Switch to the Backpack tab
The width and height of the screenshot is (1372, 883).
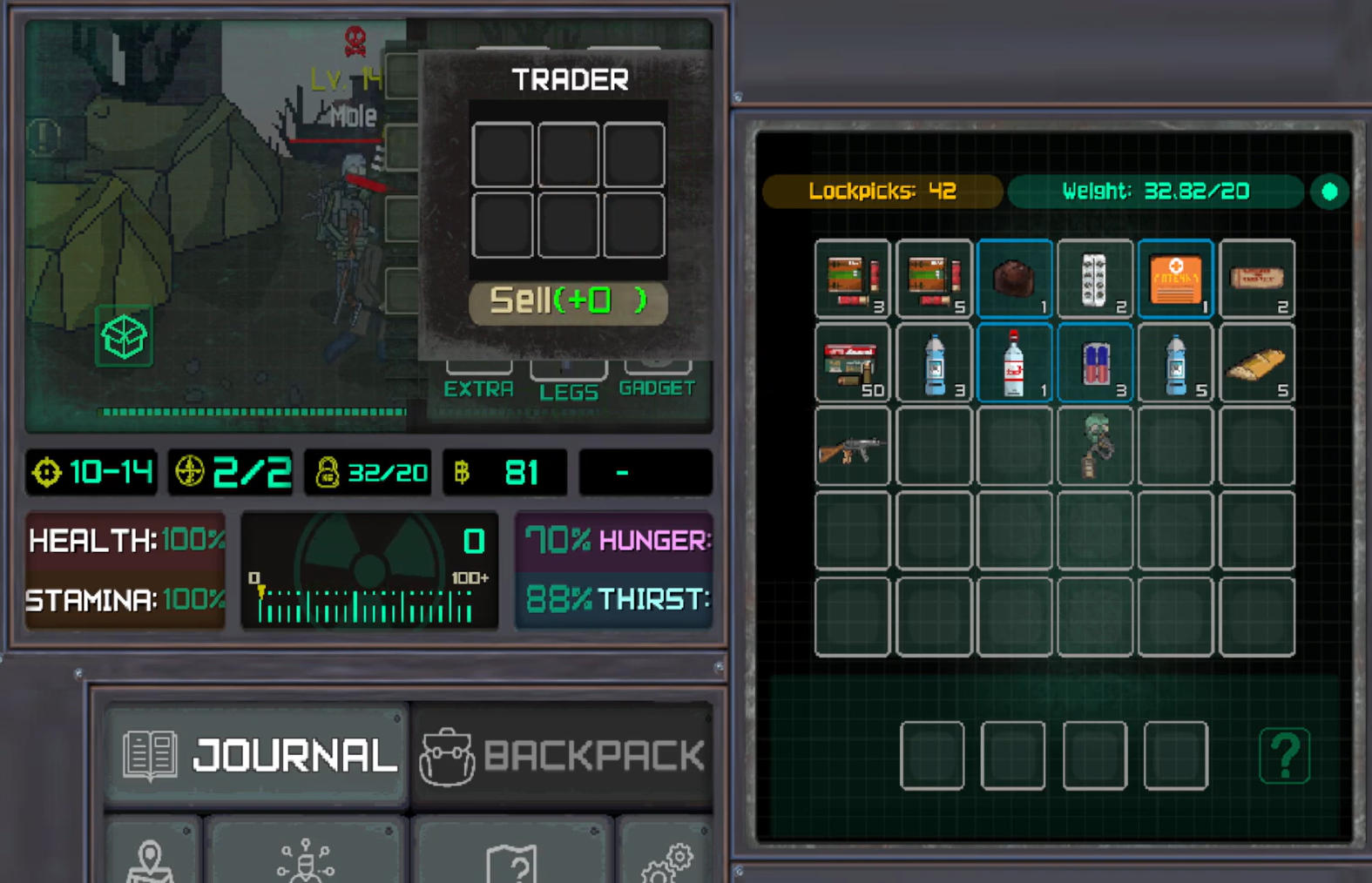tap(563, 754)
